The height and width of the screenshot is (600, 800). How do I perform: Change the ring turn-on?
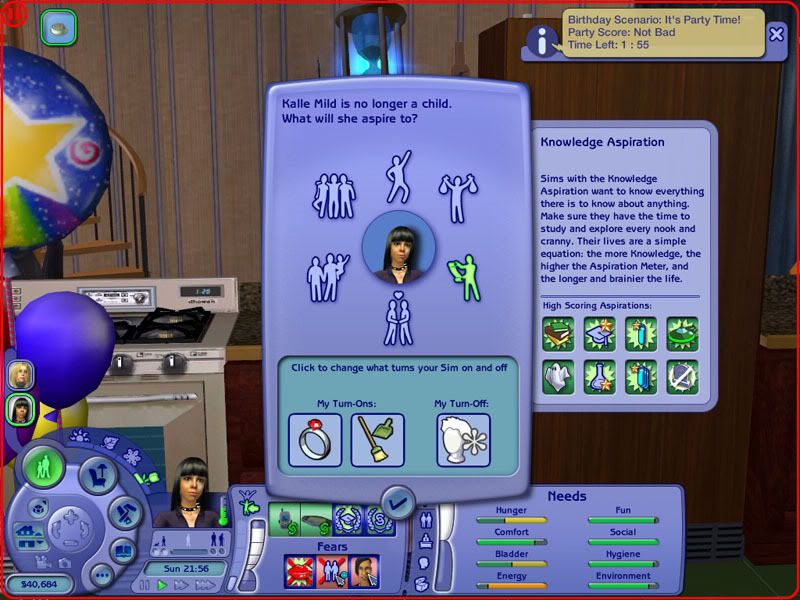315,439
